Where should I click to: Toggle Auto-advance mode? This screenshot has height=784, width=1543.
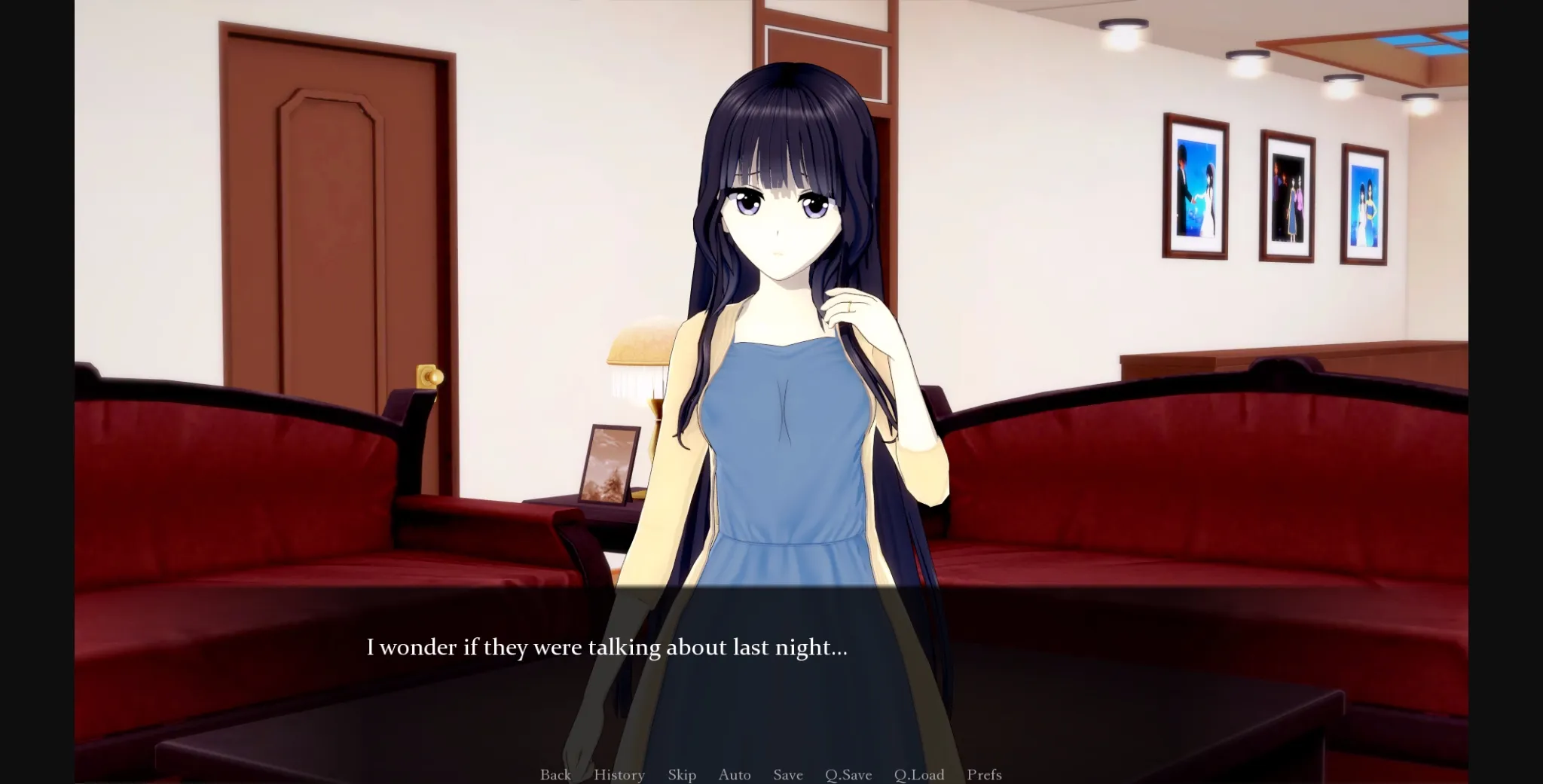pyautogui.click(x=735, y=774)
